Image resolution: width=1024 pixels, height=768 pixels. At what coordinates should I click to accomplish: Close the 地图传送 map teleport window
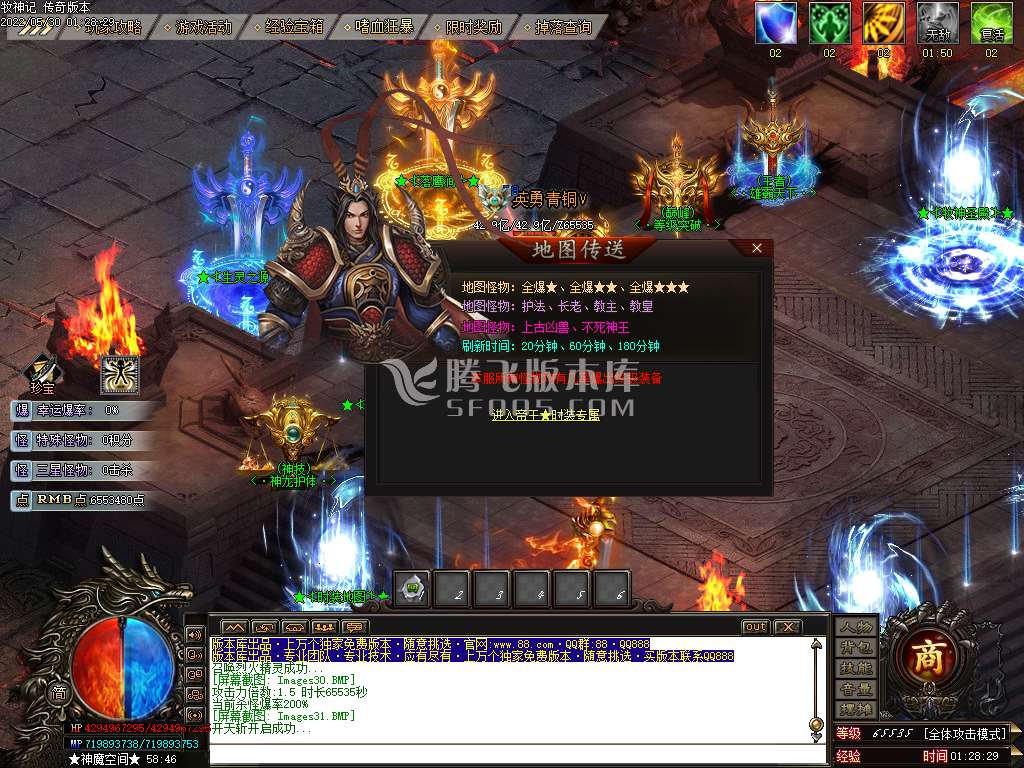tap(757, 248)
